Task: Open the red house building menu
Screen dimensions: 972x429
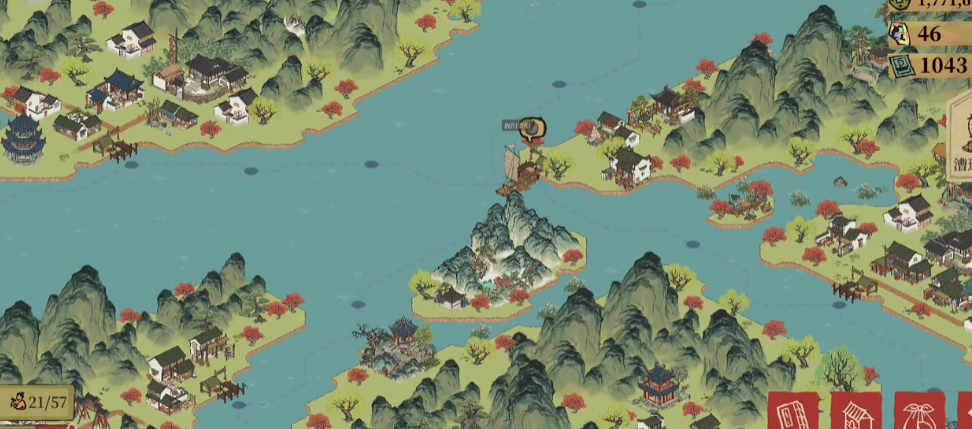Action: point(856,411)
